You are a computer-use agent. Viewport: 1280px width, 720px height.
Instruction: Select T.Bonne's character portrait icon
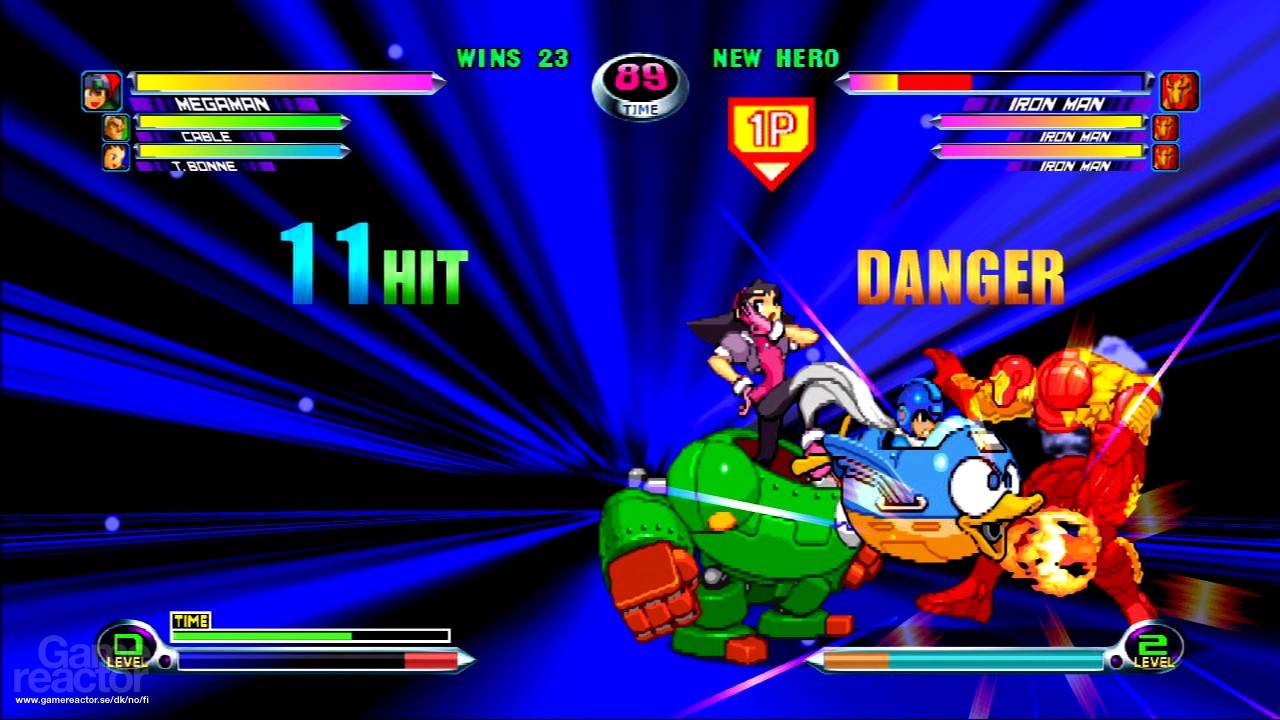coord(115,156)
